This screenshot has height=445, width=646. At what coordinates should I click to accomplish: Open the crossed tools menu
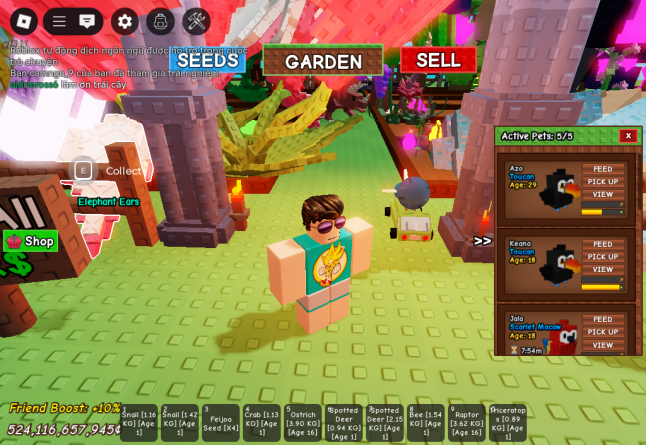[196, 21]
